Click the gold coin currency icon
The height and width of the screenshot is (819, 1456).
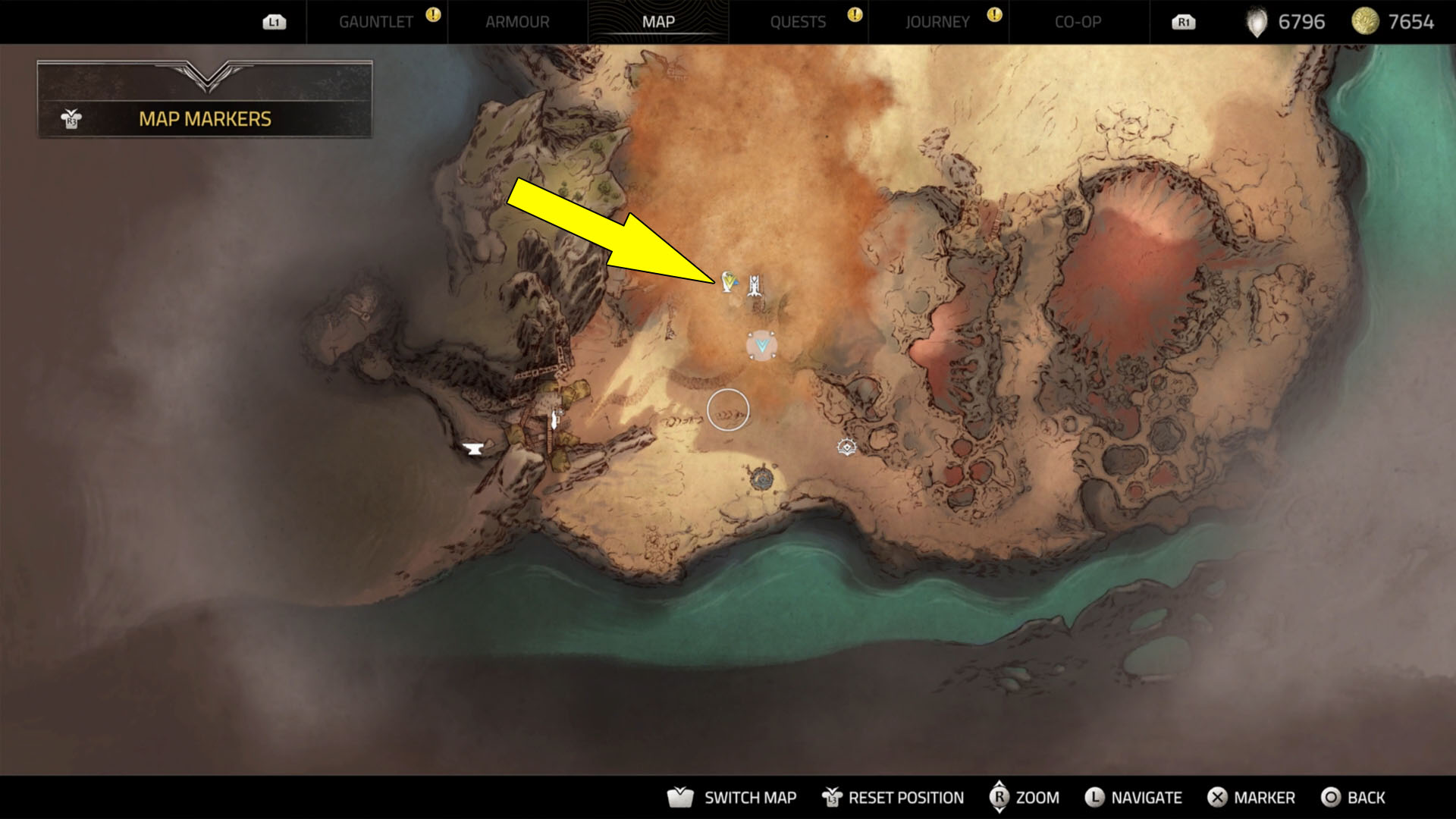coord(1365,22)
